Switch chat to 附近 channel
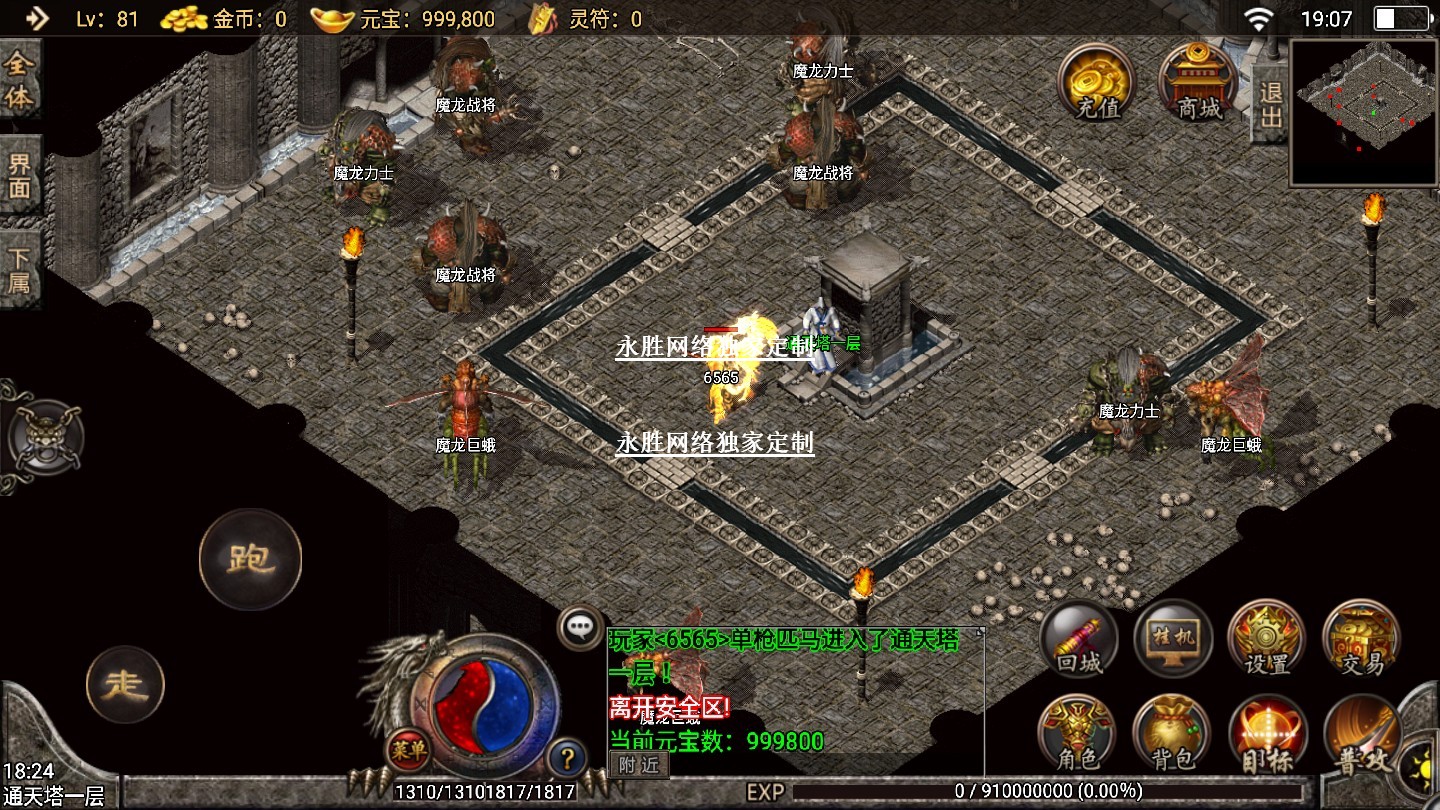 click(x=638, y=765)
